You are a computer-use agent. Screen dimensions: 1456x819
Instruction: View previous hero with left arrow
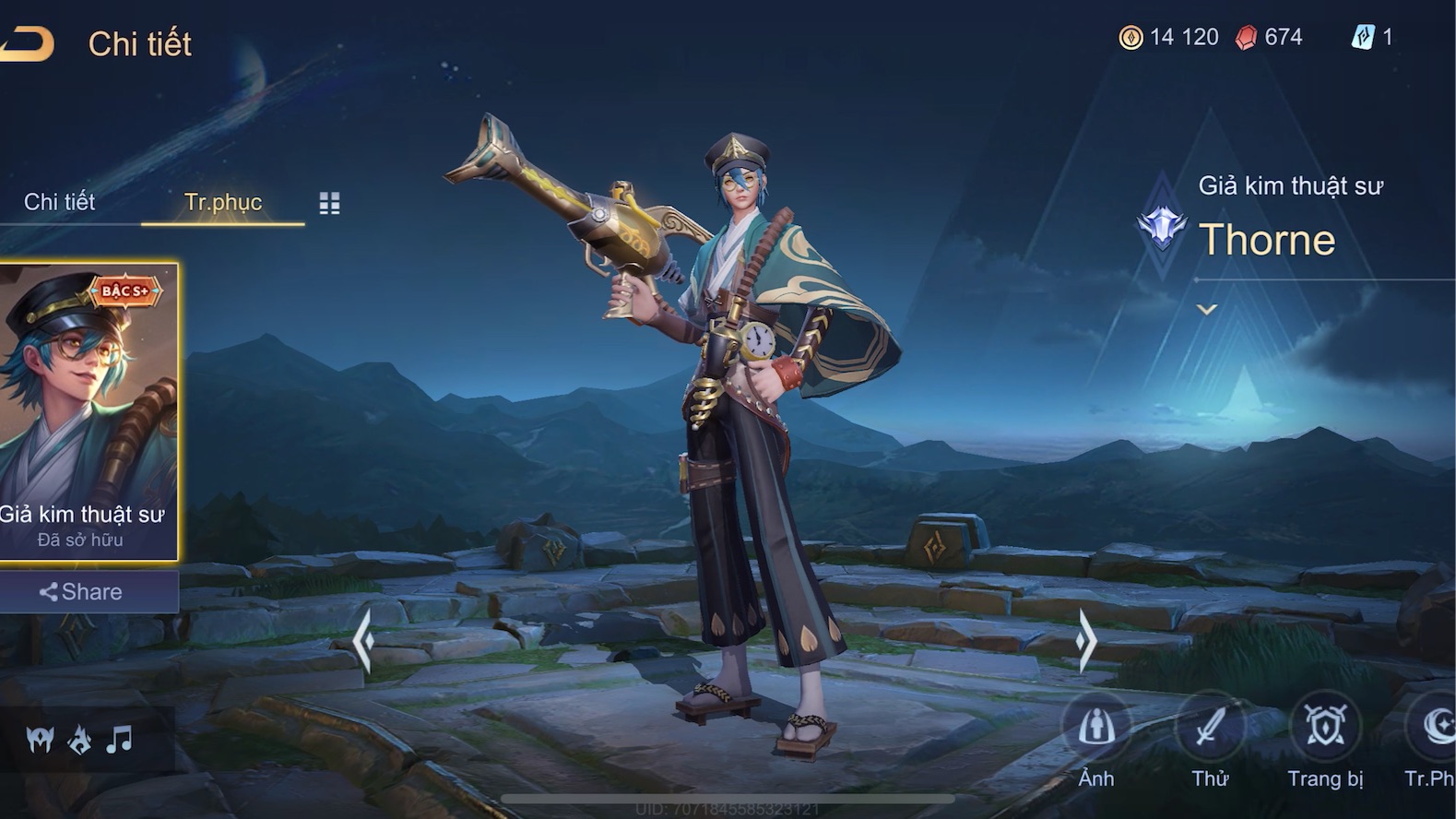tap(363, 638)
